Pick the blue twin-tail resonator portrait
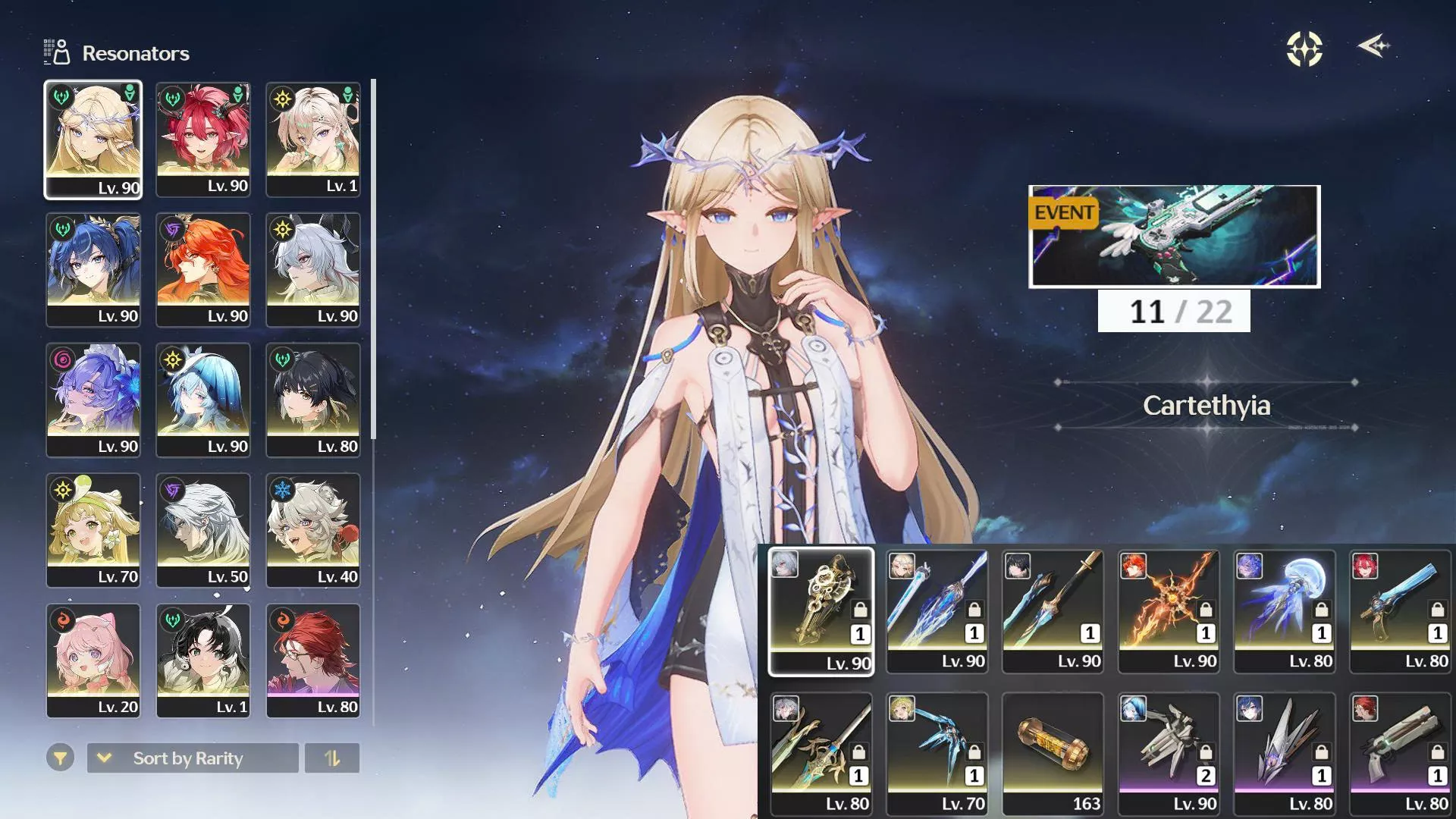Viewport: 1456px width, 819px height. (x=93, y=270)
